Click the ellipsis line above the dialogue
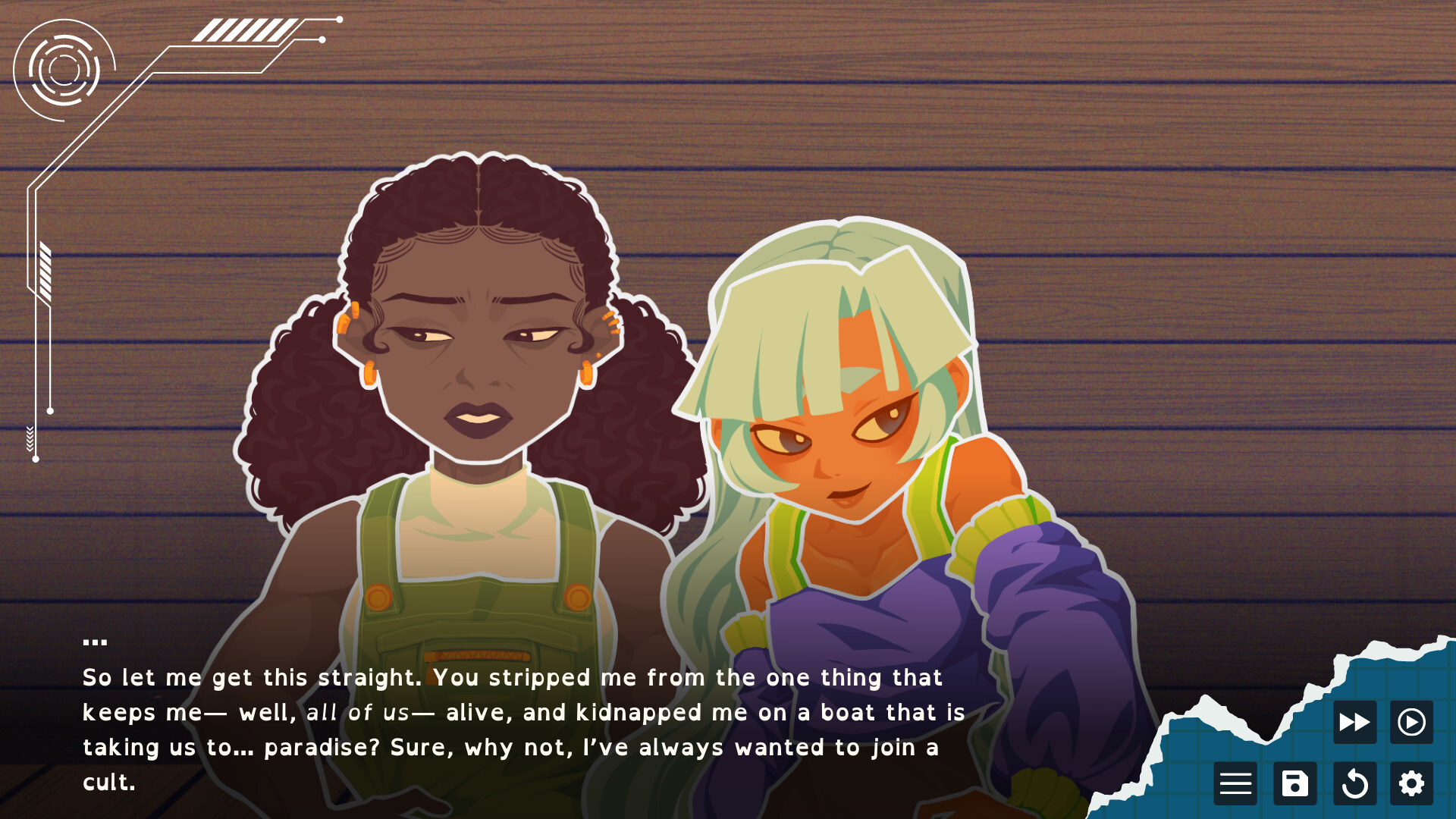Screen dimensions: 1456x819 point(96,639)
